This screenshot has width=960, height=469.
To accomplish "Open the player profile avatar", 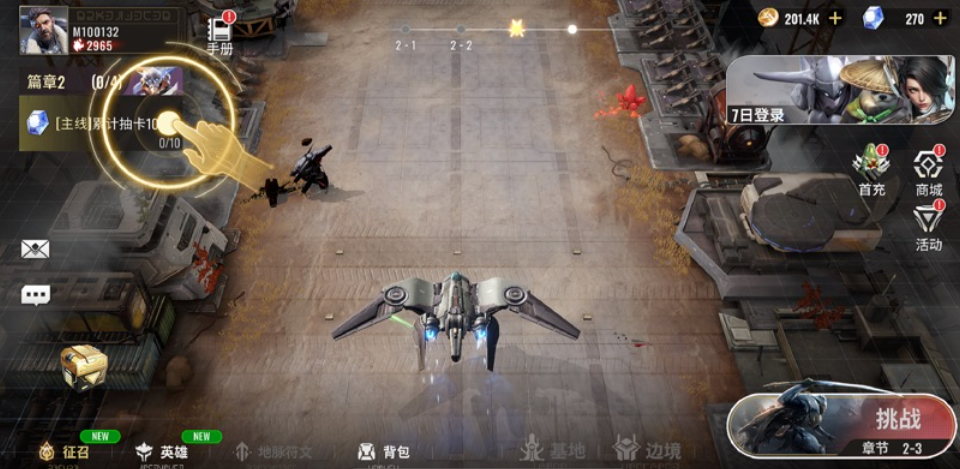I will [43, 29].
